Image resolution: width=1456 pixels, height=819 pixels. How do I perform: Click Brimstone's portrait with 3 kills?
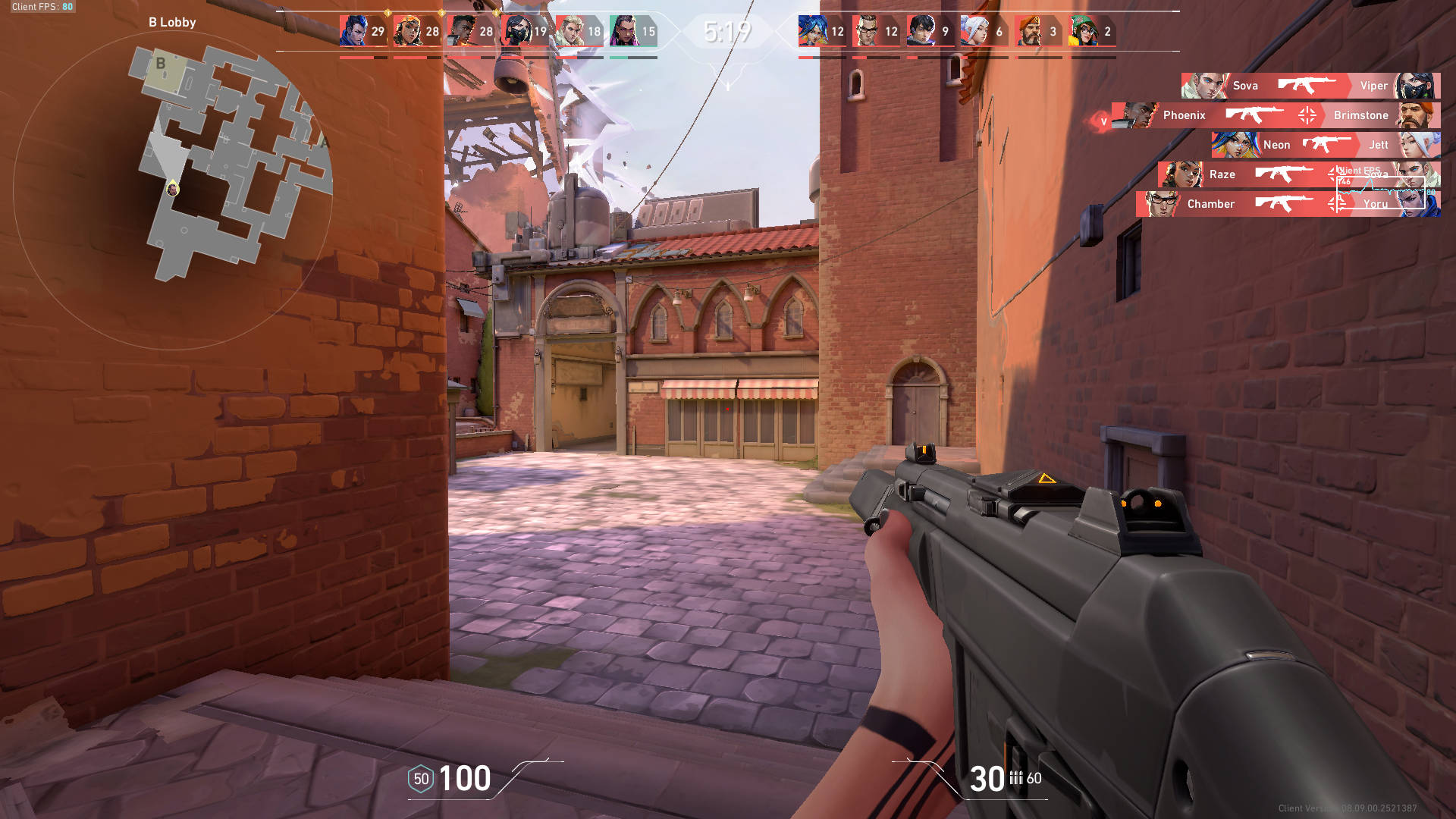[1028, 31]
